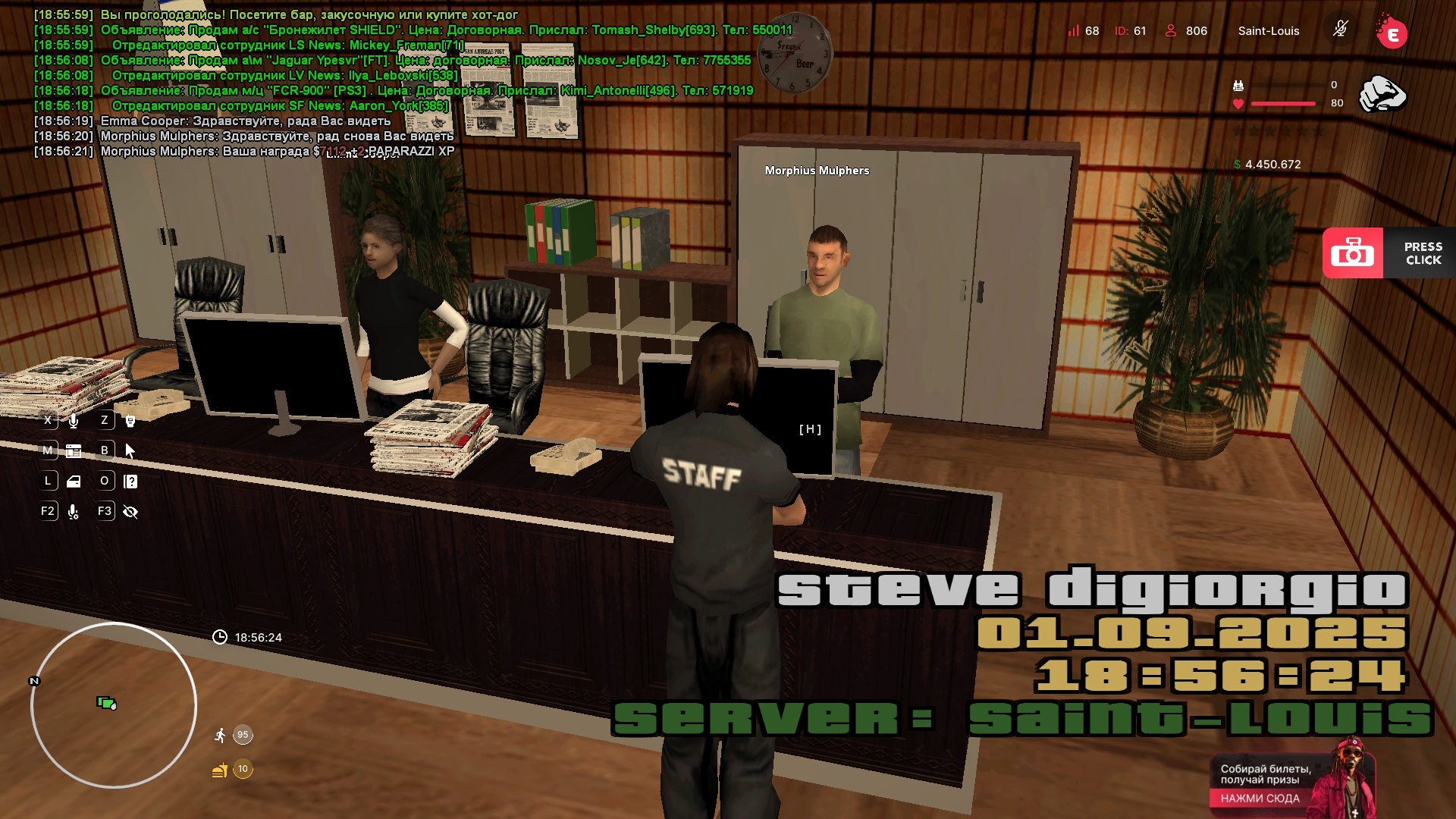Toggle the crossed-eye hide interface icon
1456x819 pixels.
click(x=130, y=512)
